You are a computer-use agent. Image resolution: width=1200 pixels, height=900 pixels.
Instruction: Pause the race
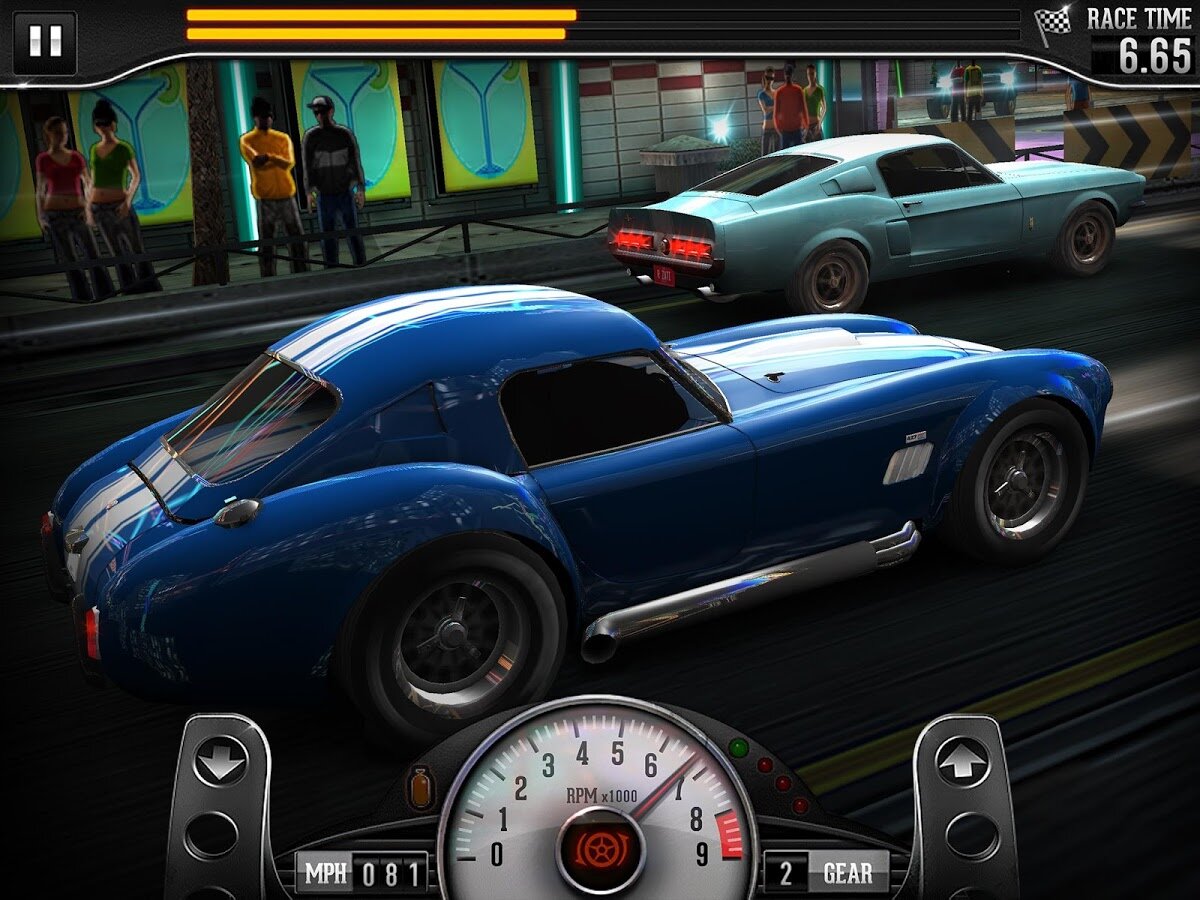[x=45, y=42]
